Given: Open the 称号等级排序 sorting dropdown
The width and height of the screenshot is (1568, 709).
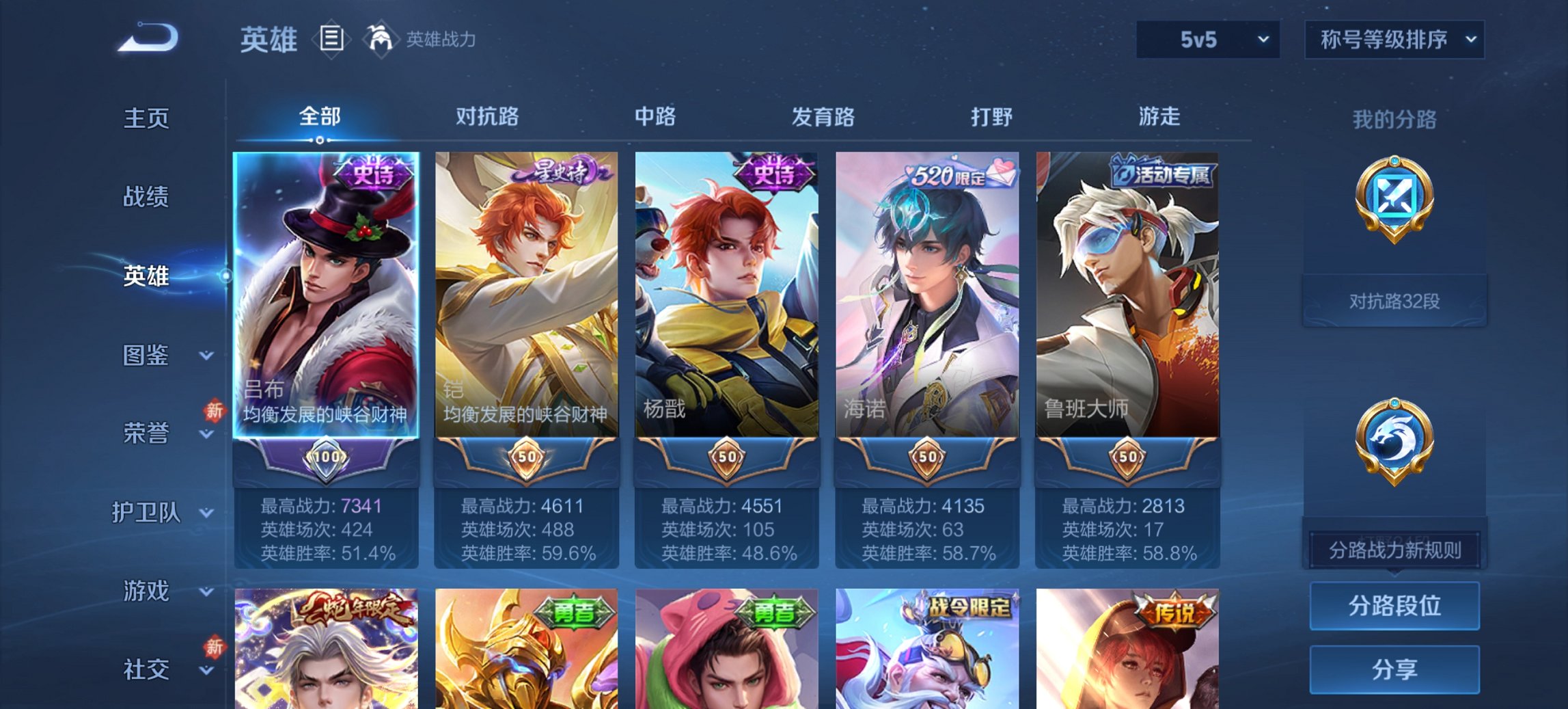Looking at the screenshot, I should coord(1394,40).
